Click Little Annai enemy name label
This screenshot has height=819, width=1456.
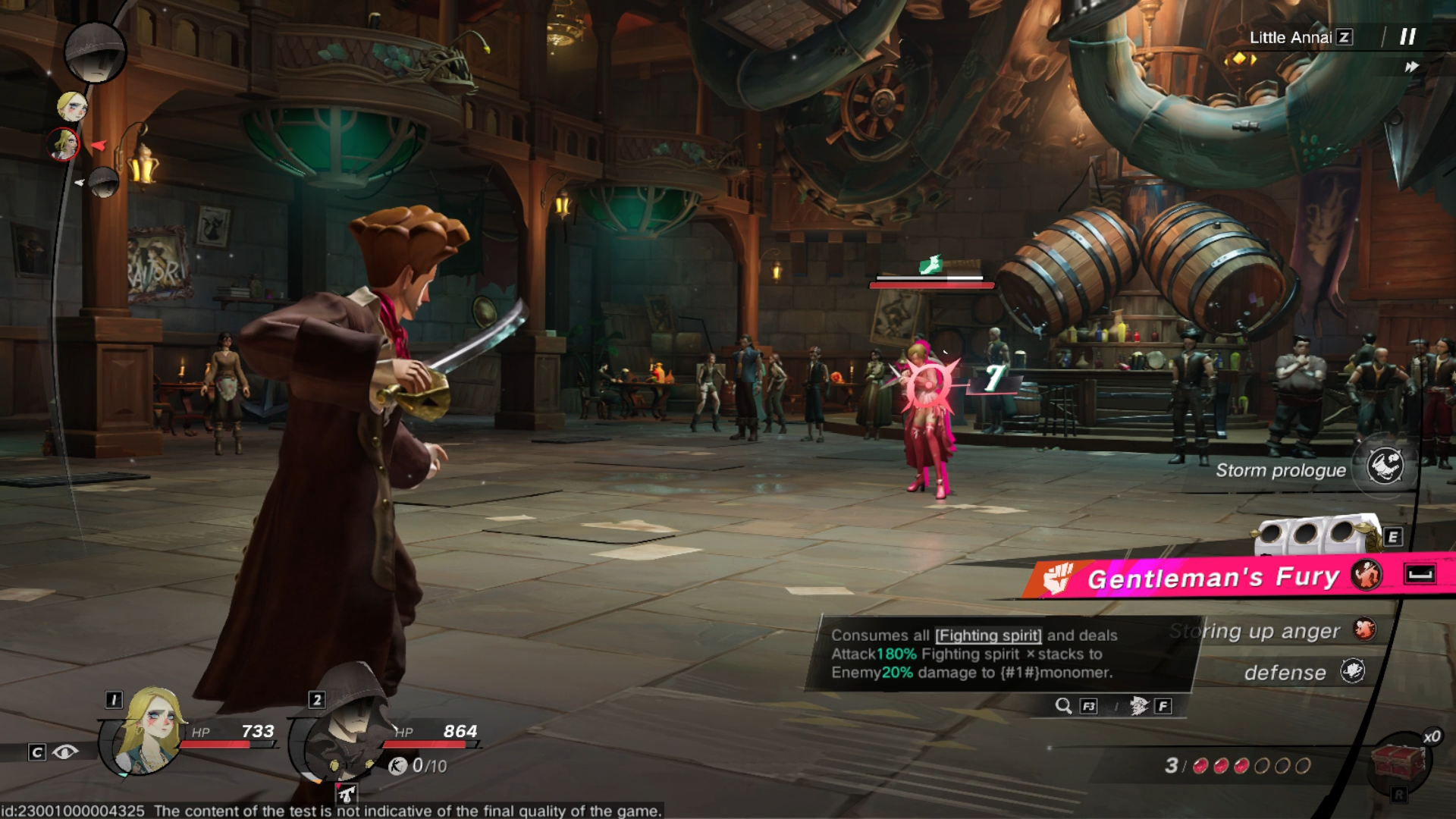pos(1290,37)
